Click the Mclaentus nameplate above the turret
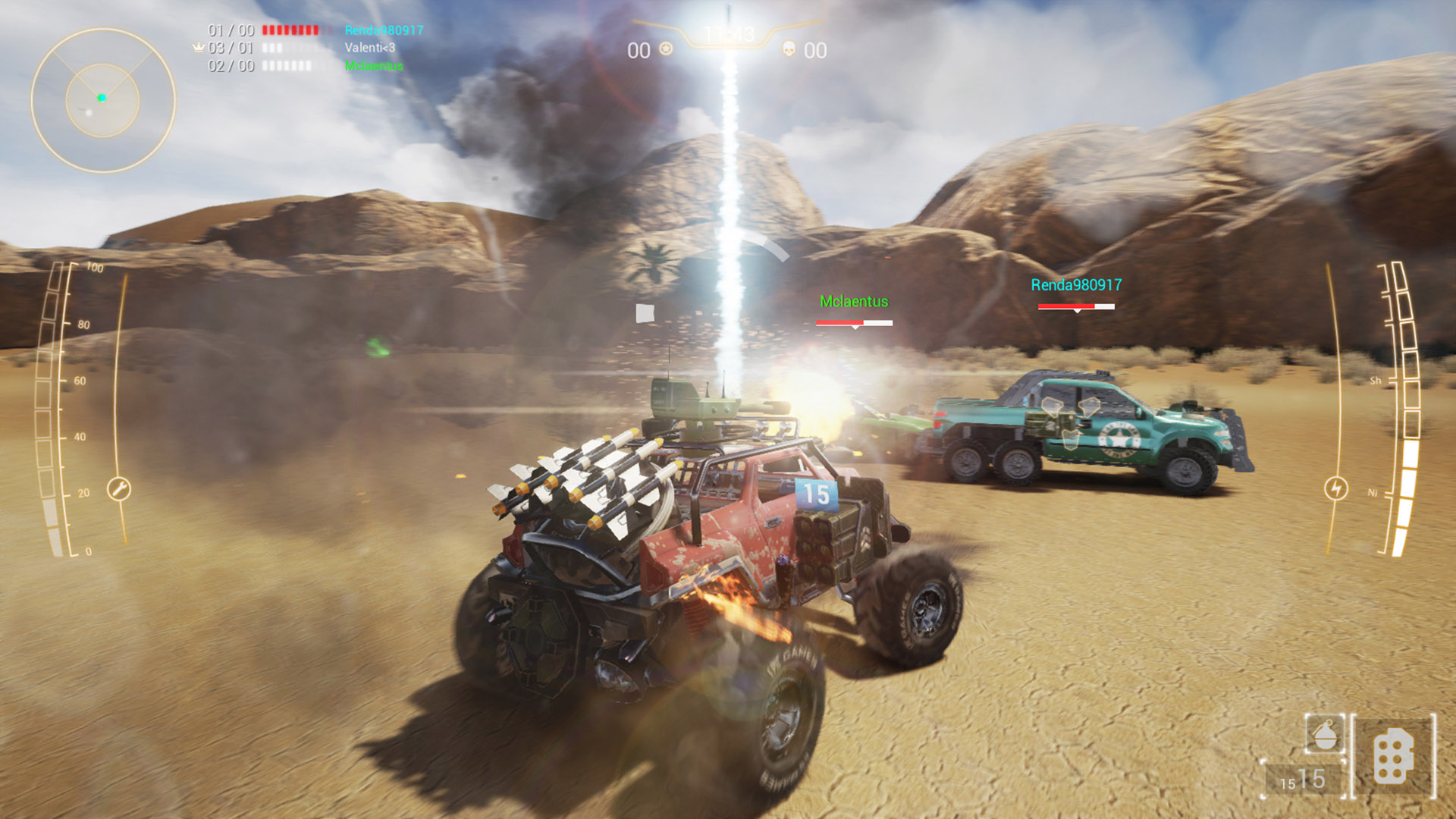 coord(852,302)
